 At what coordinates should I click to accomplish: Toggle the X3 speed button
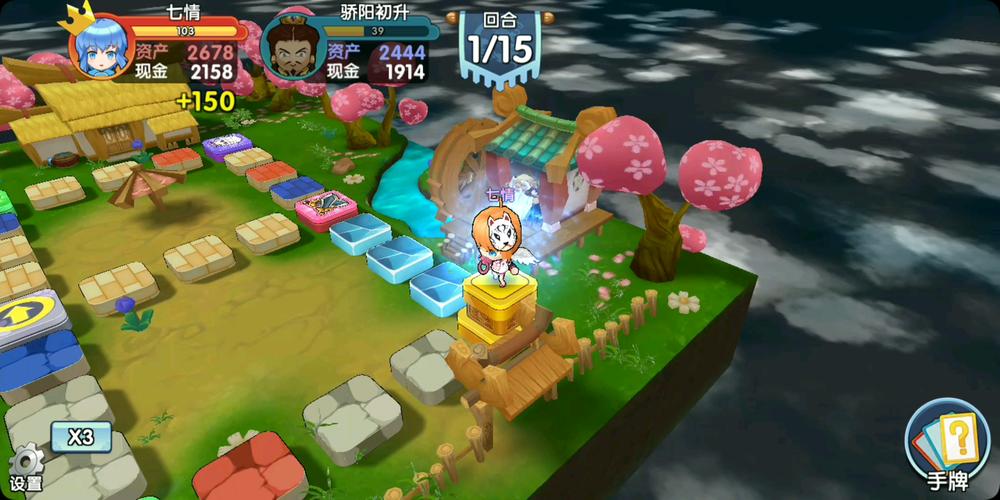pos(81,437)
